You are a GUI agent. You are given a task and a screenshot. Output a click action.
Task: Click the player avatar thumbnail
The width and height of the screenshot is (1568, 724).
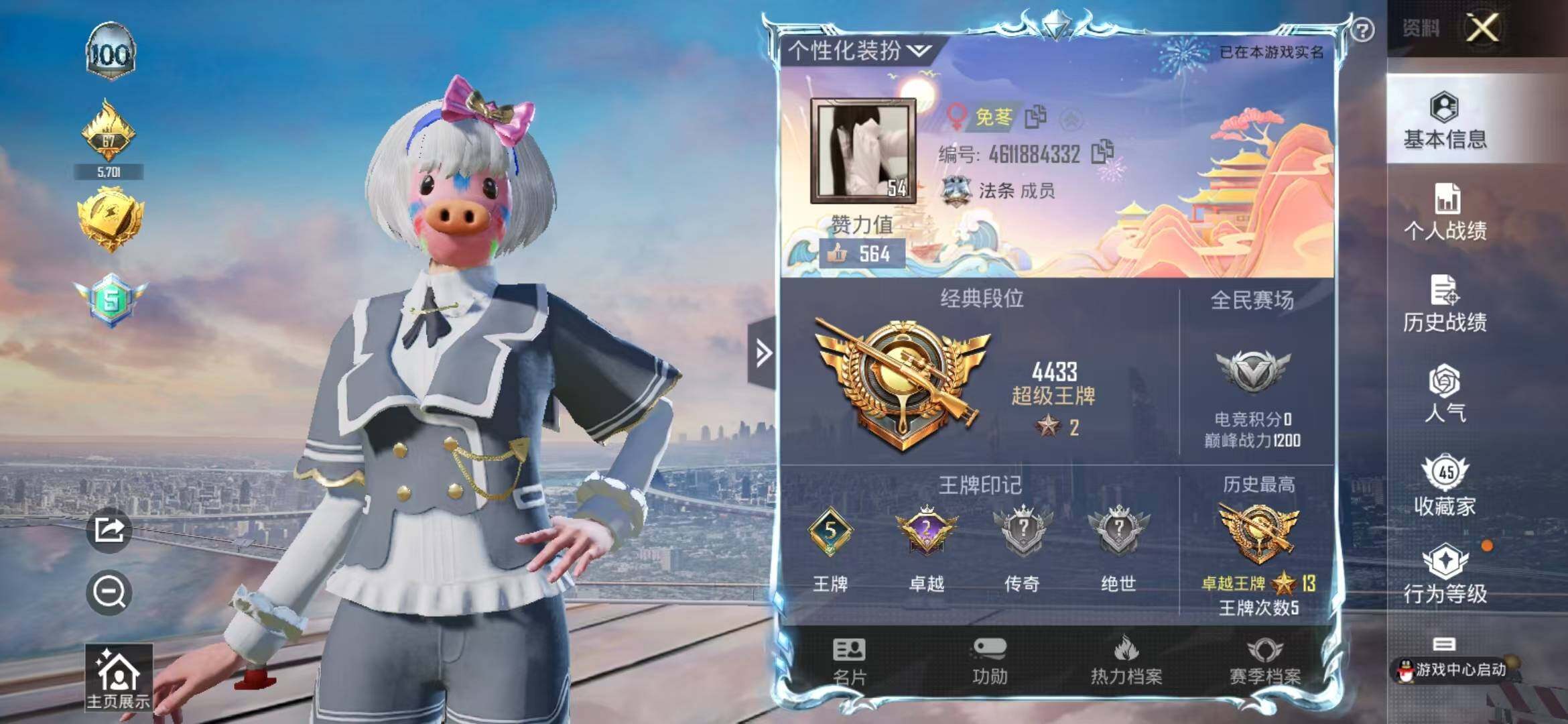tap(863, 151)
